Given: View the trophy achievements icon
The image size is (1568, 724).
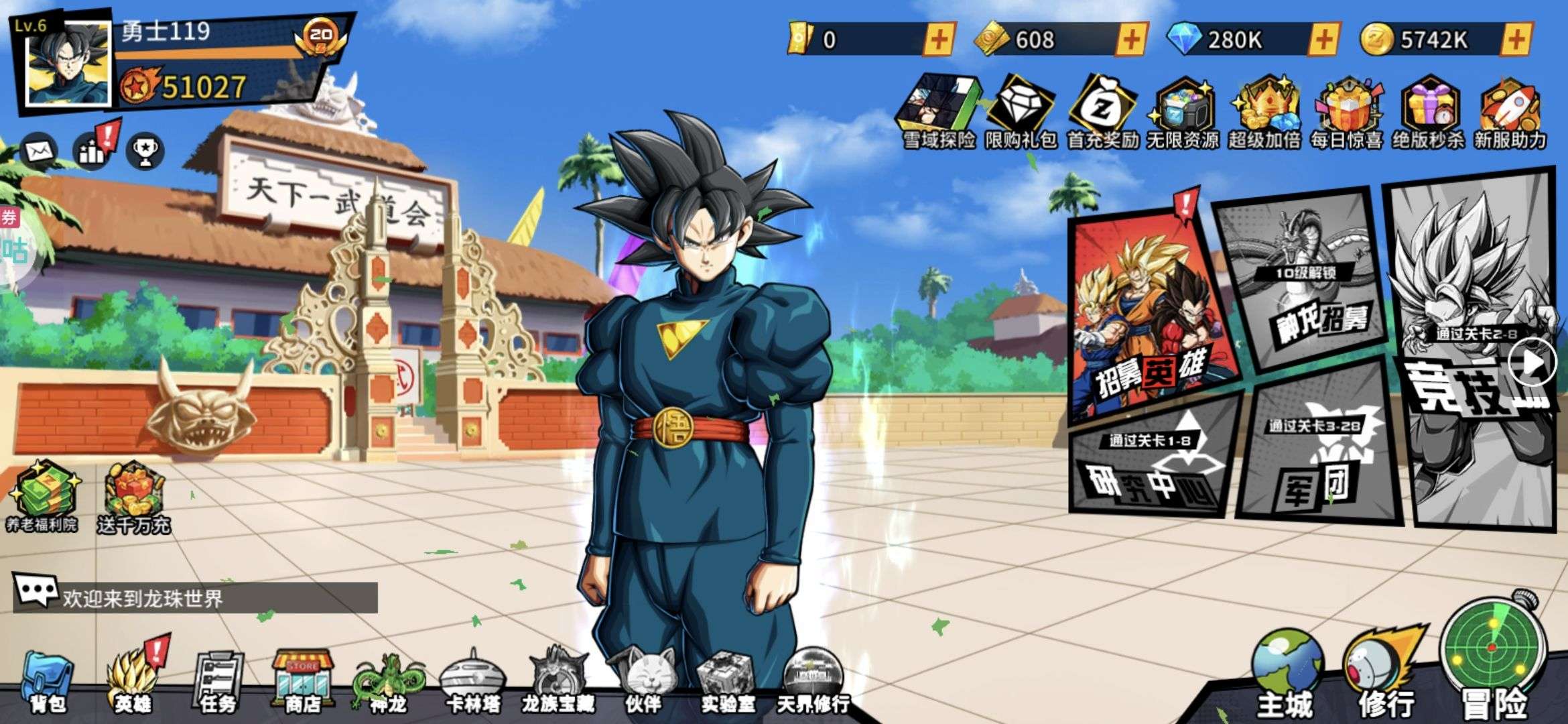Looking at the screenshot, I should click(145, 151).
